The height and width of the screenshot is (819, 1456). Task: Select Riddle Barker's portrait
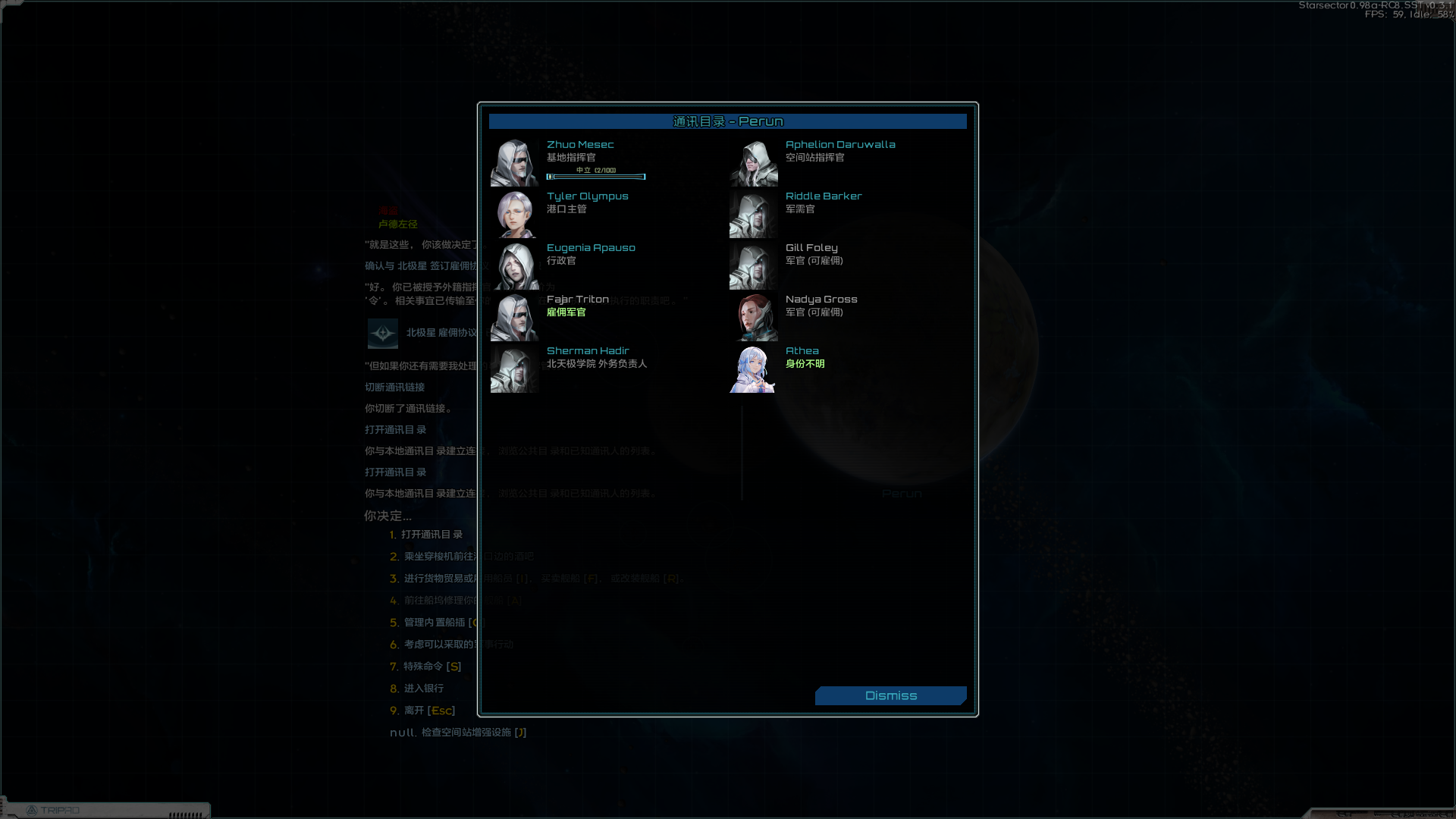tap(752, 214)
